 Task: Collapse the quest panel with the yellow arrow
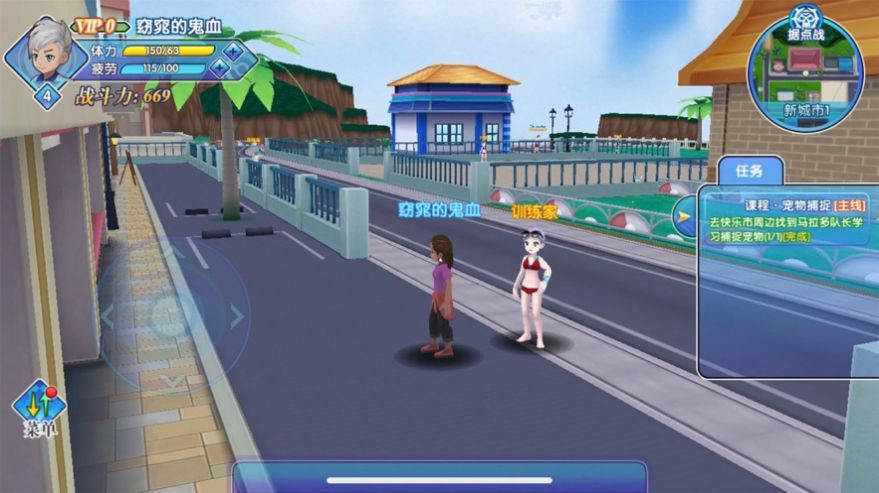(685, 214)
